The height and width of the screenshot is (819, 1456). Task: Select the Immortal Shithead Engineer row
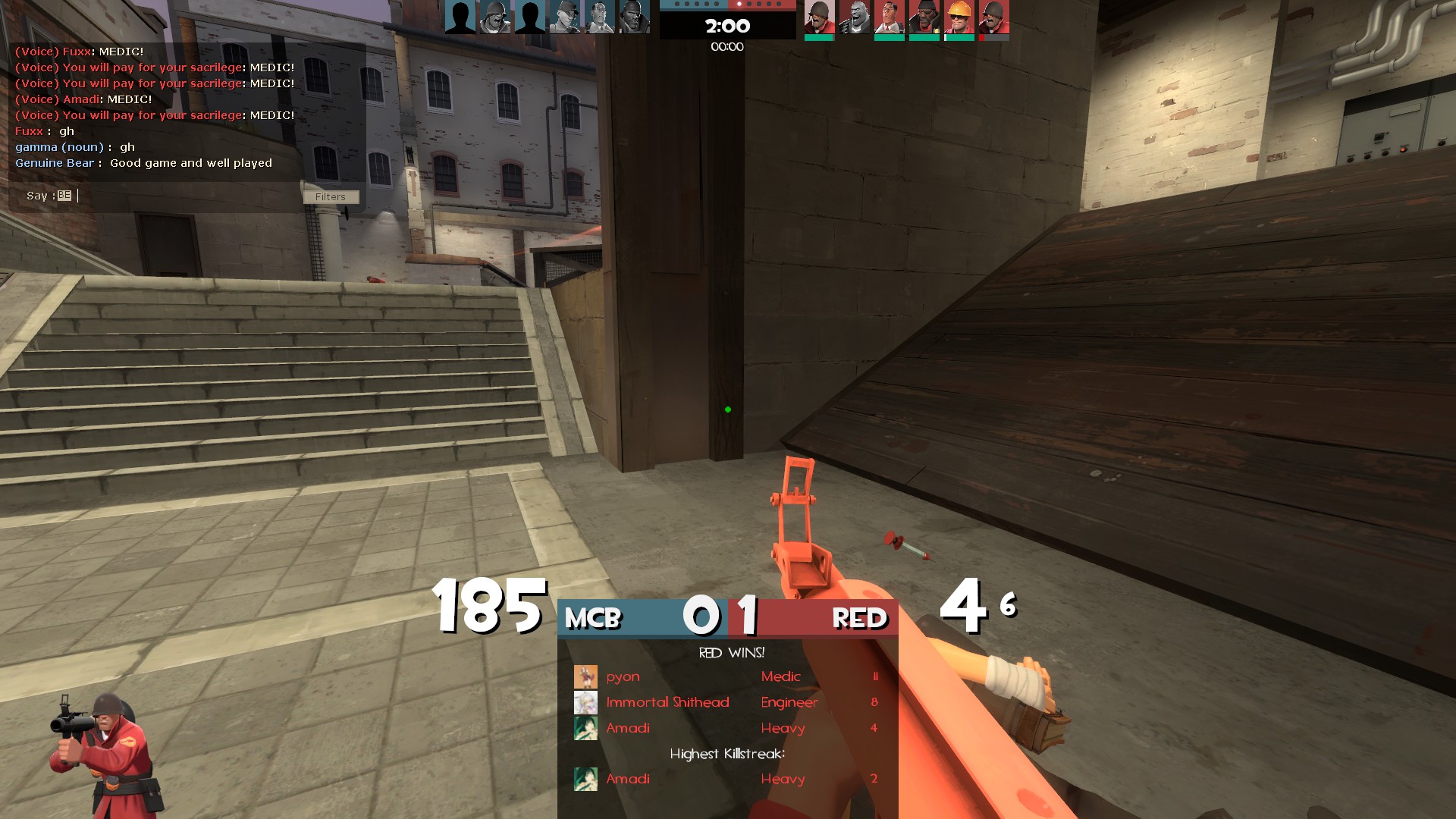(x=726, y=702)
